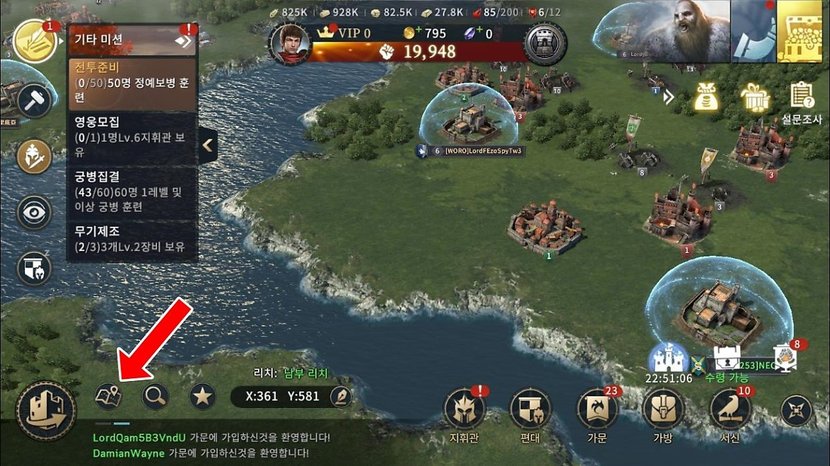Open the 서신 mail menu

click(730, 410)
